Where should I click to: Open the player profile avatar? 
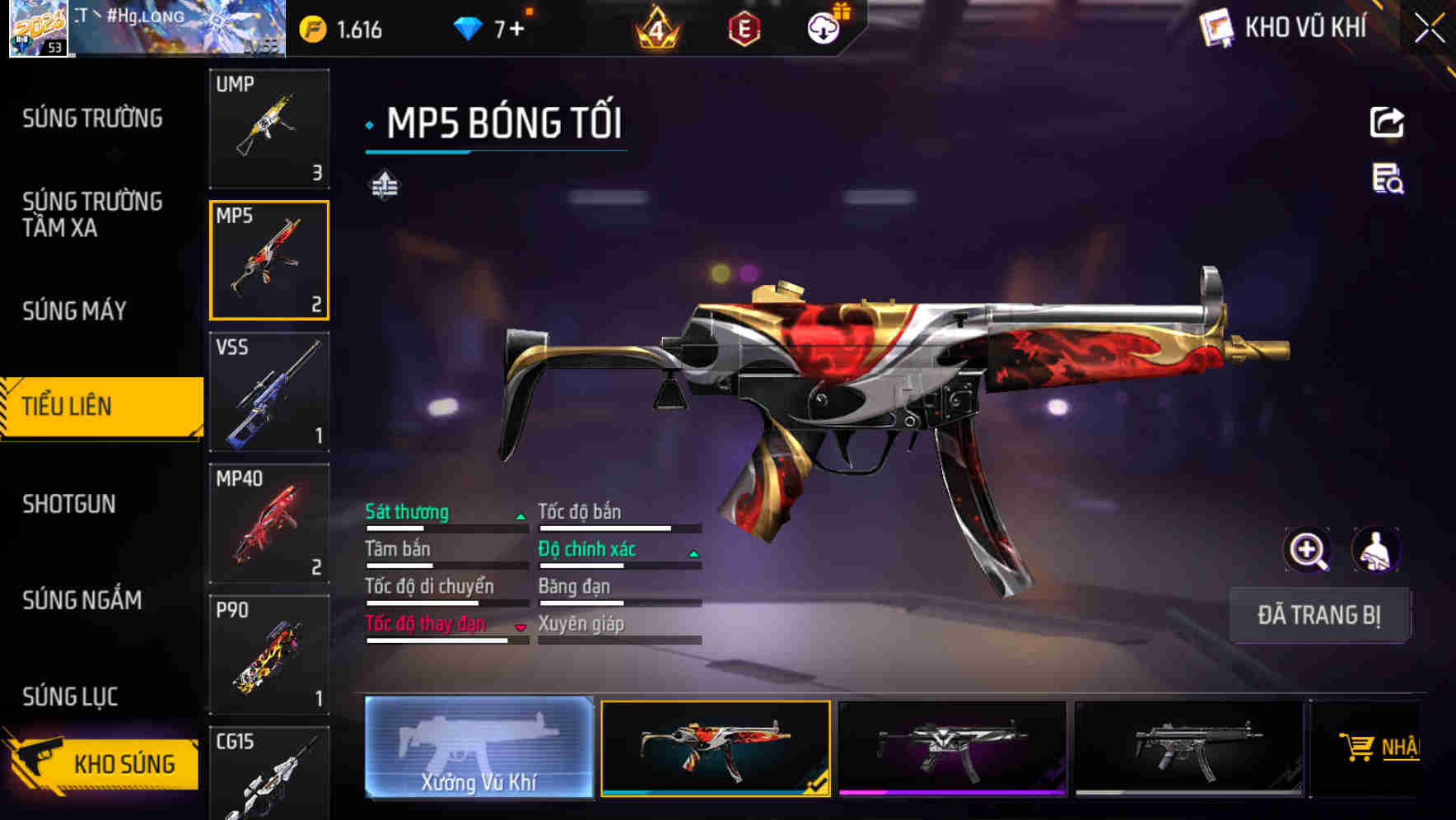pos(38,29)
